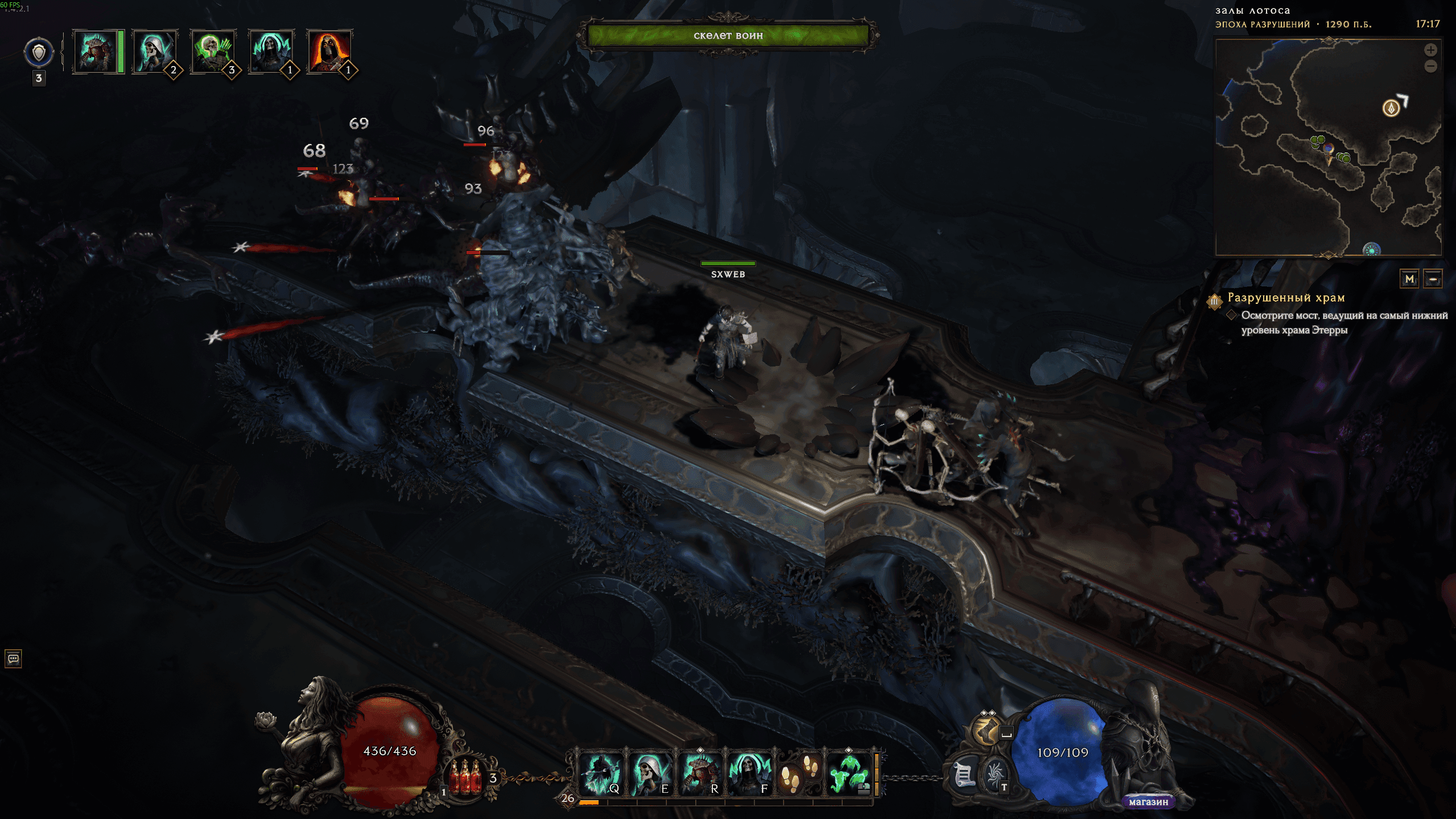Cast the bone golem skill on R

699,774
